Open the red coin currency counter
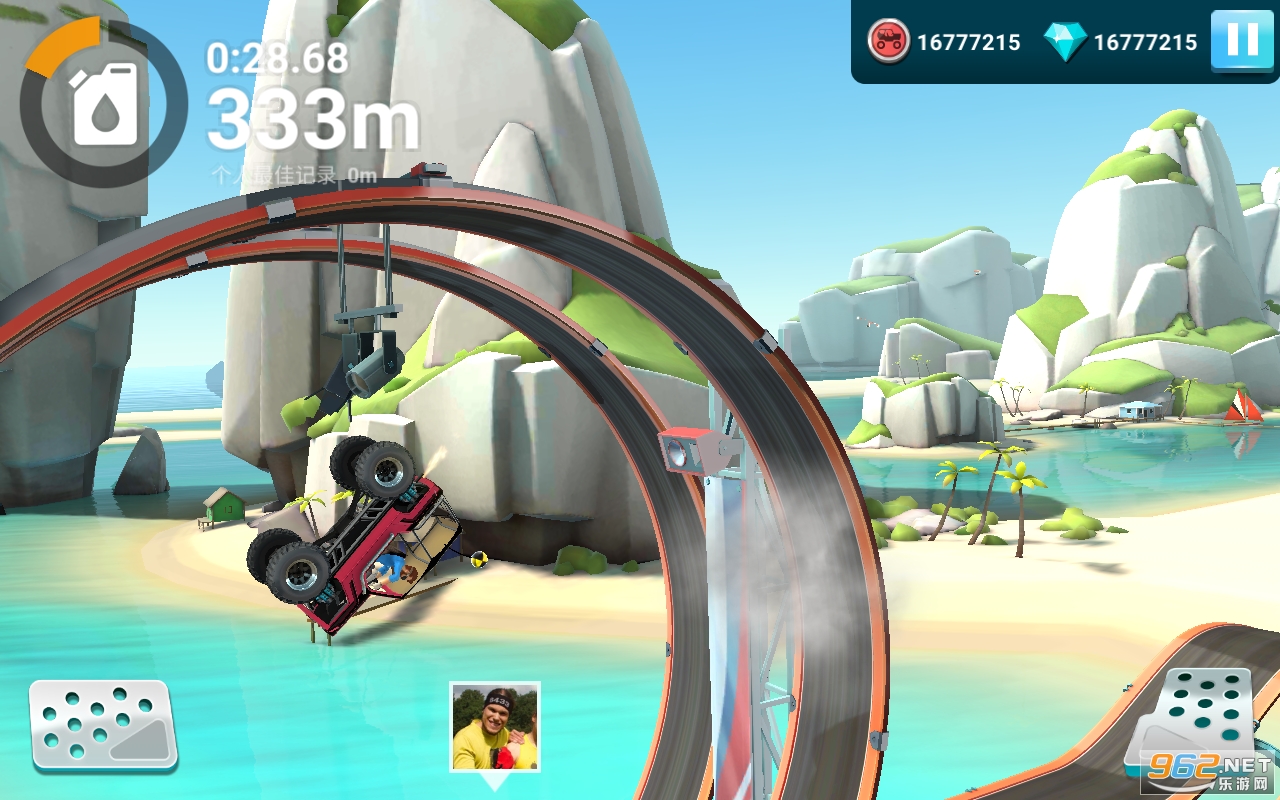This screenshot has height=800, width=1280. pyautogui.click(x=943, y=42)
